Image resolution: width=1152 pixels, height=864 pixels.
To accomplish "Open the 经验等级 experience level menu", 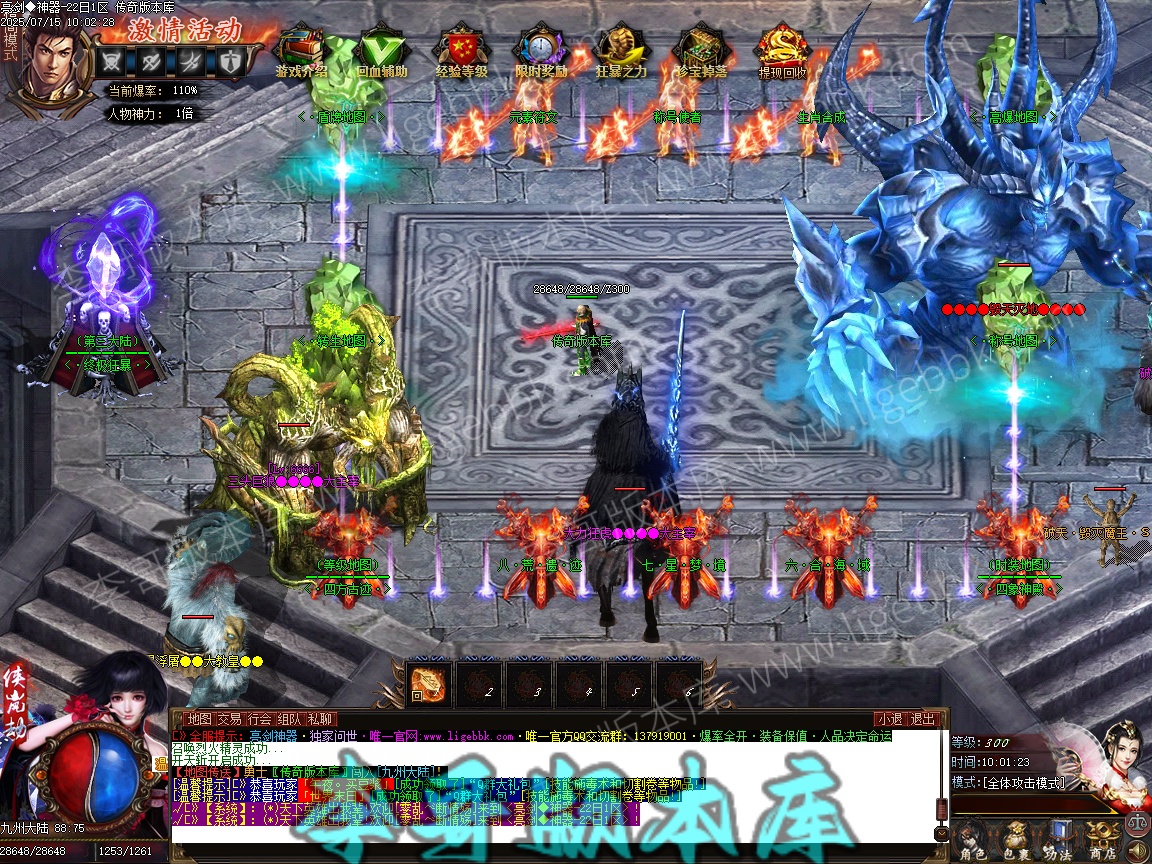I will 460,50.
